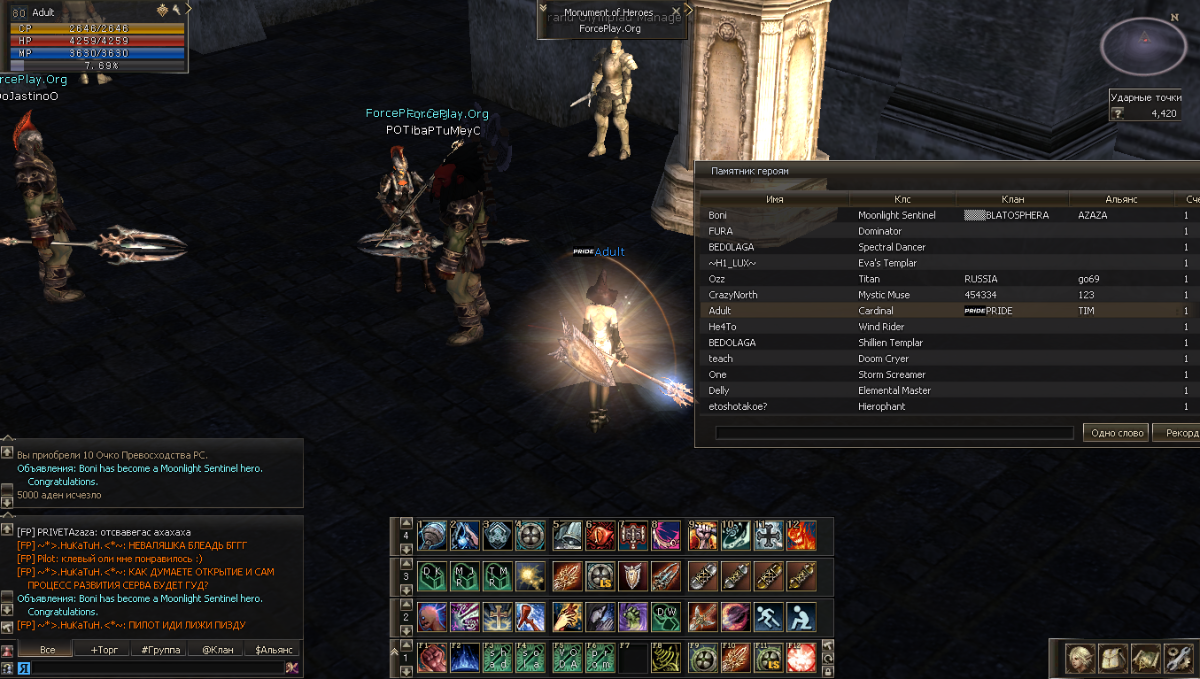The width and height of the screenshot is (1200, 679).
Task: Activate the red fist skill in slot F1
Action: coord(432,657)
